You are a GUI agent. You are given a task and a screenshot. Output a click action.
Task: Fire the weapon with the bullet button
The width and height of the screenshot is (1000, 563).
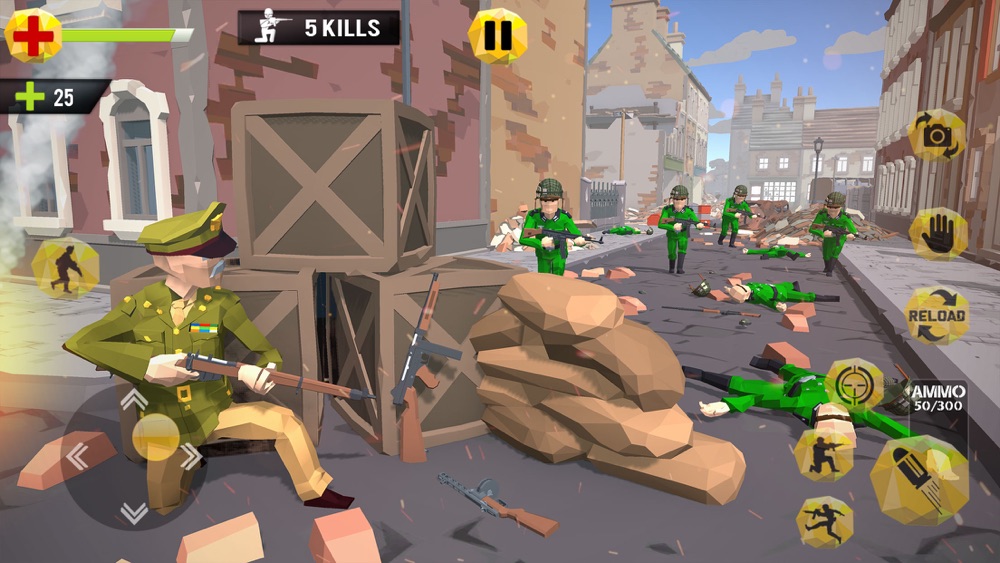click(x=918, y=479)
